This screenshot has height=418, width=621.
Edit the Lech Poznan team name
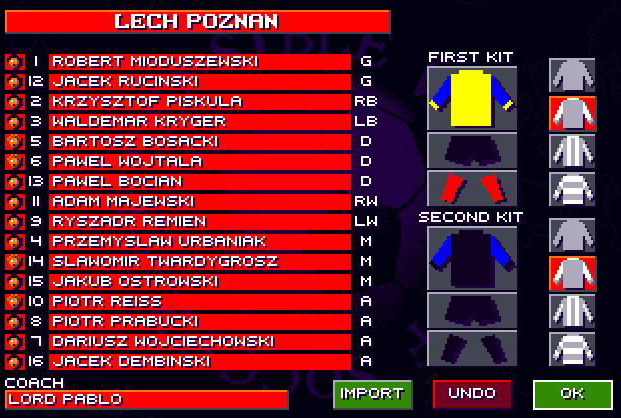[197, 21]
